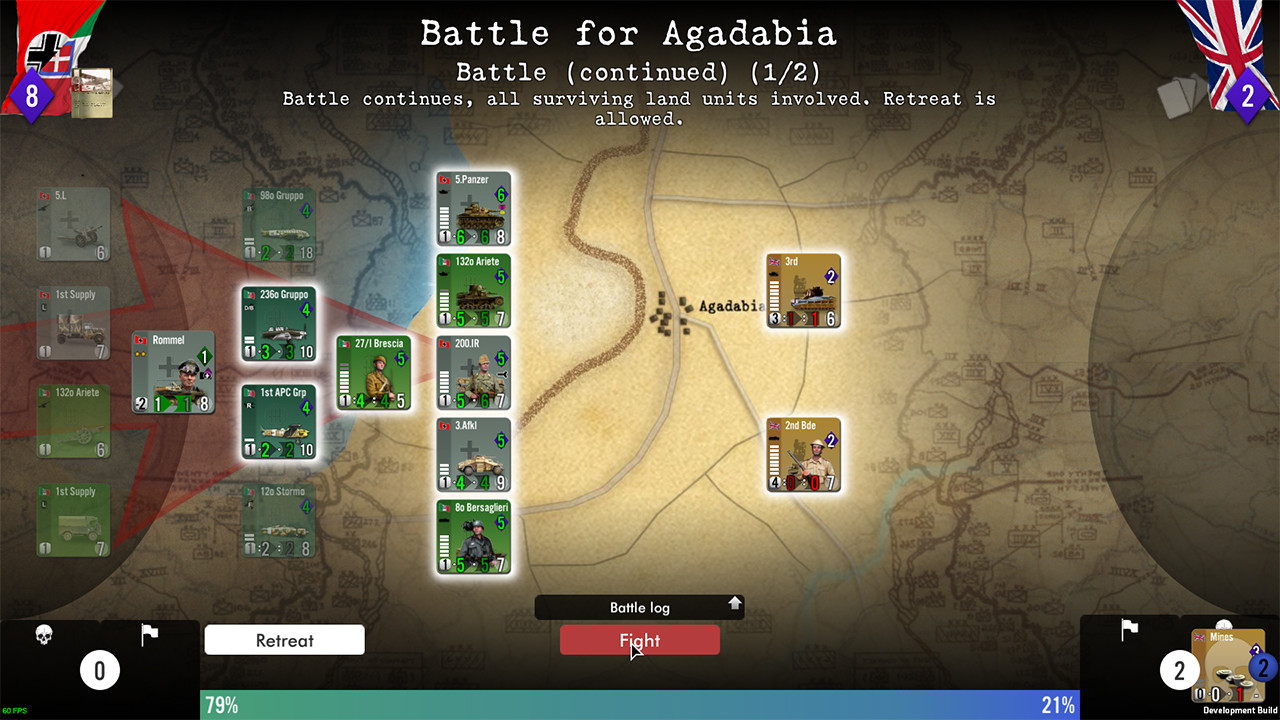Viewport: 1280px width, 720px height.
Task: Click the Mines card in the corner
Action: [x=1228, y=665]
